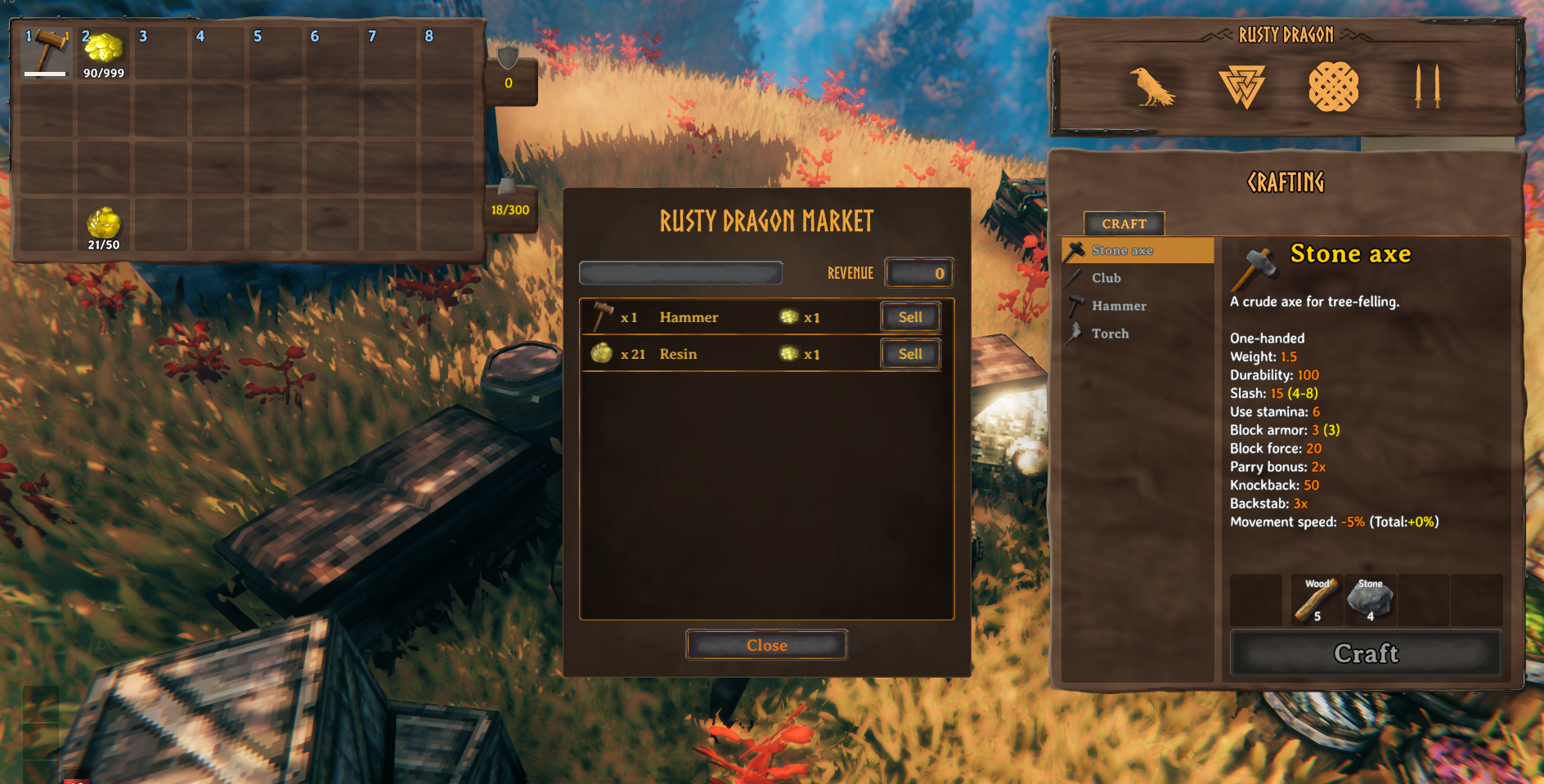Craft the Stone axe

1366,653
